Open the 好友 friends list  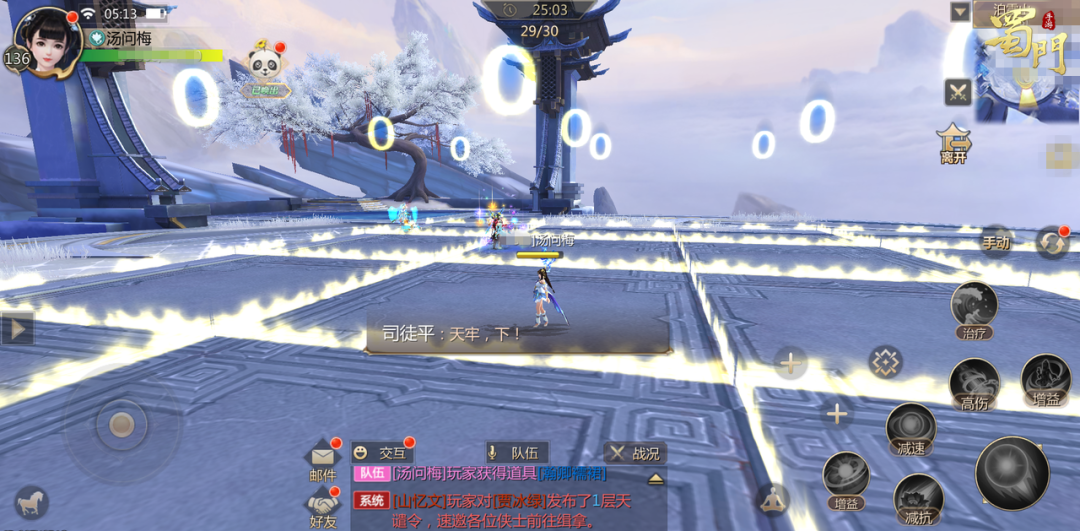click(x=323, y=506)
